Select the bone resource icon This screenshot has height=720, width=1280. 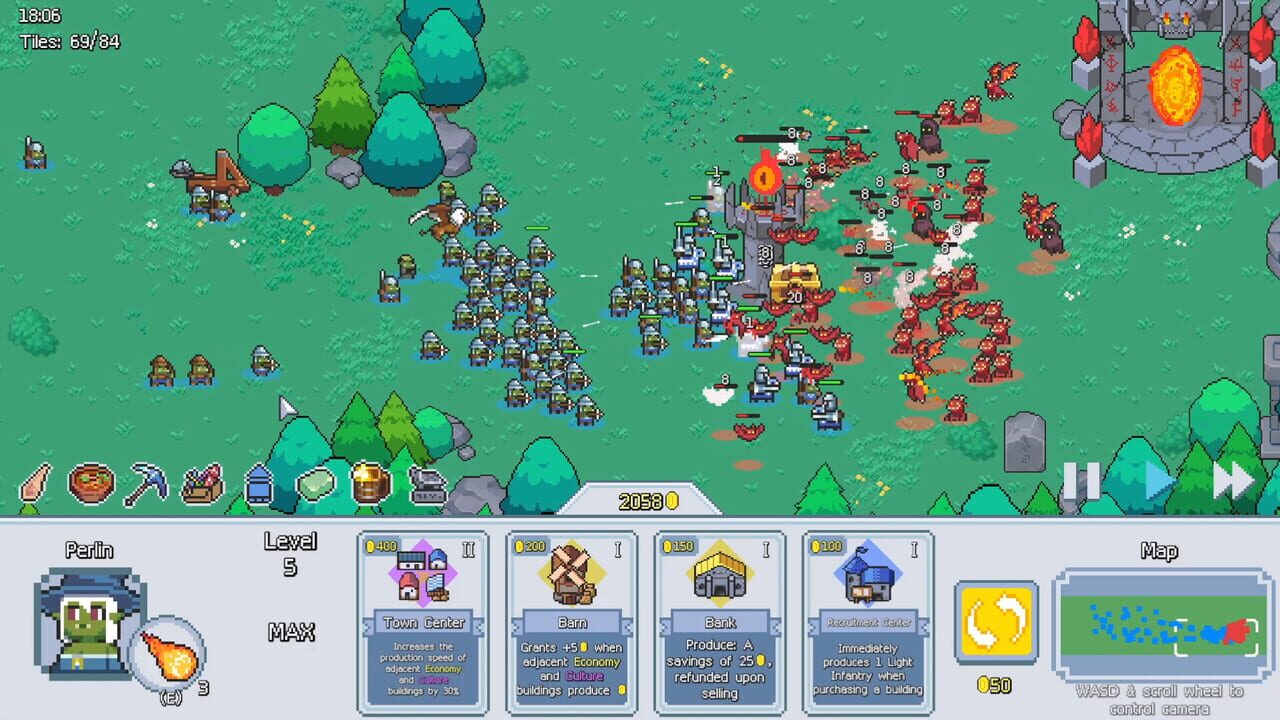(35, 486)
